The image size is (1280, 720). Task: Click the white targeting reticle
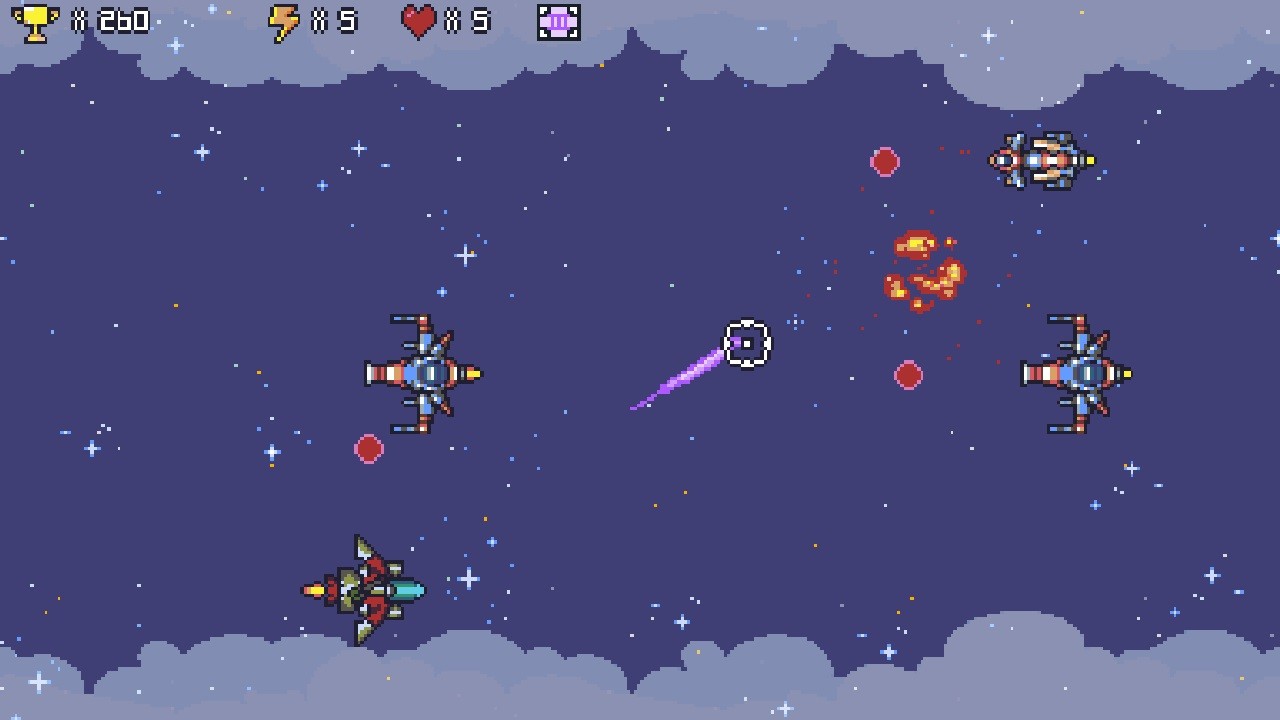746,344
